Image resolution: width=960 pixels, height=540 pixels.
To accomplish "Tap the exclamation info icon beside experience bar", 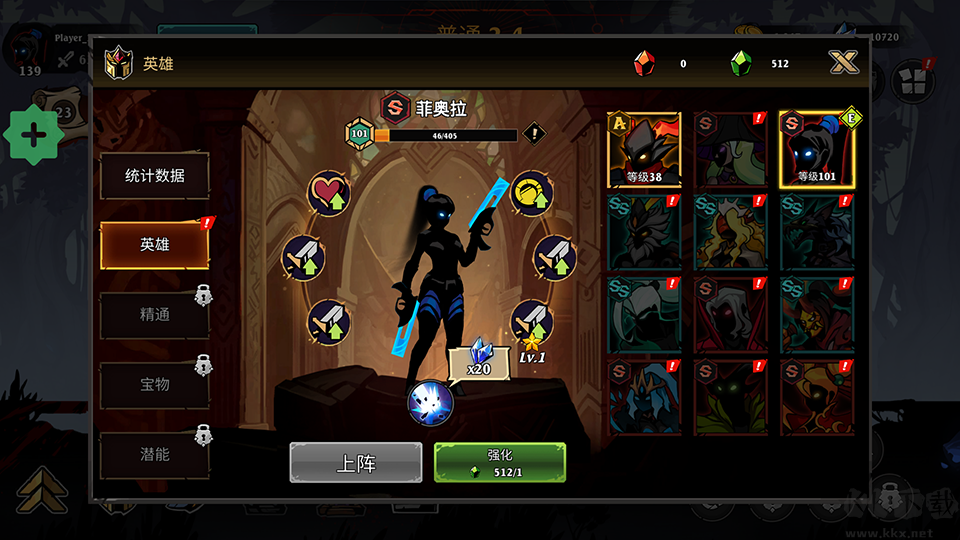I will click(x=535, y=132).
